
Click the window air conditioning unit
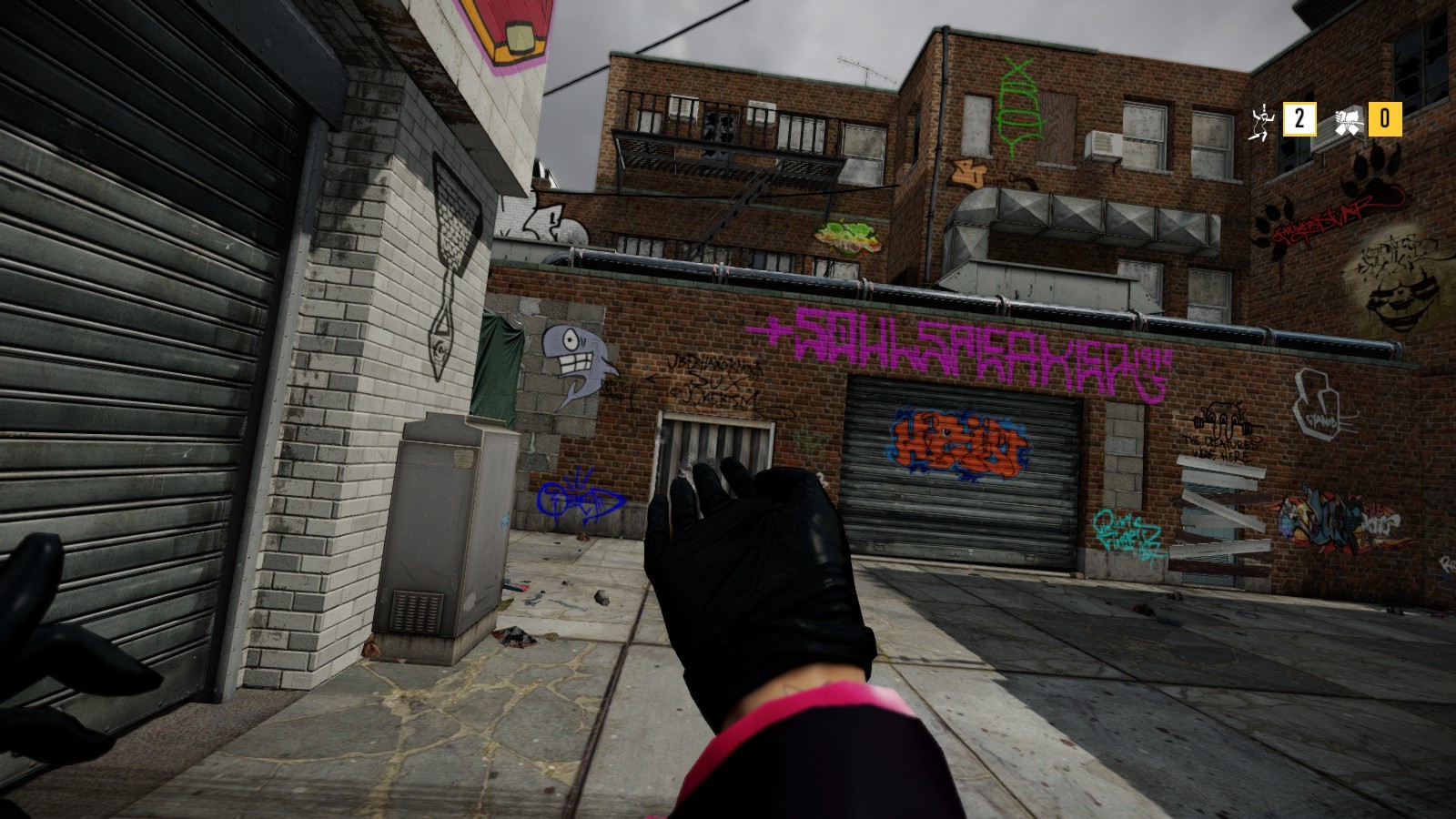(1104, 144)
